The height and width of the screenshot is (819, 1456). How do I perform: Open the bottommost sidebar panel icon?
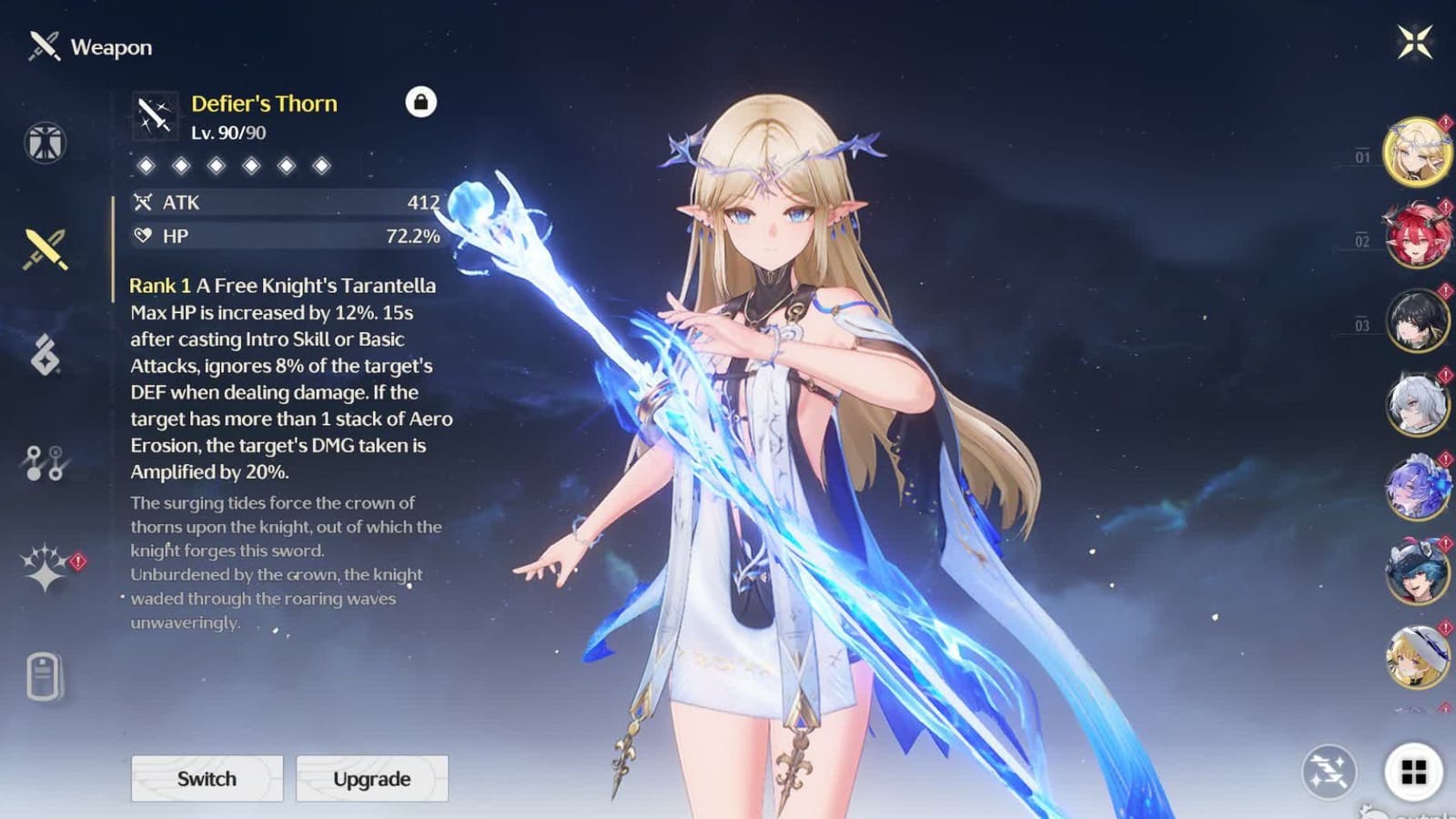[x=44, y=672]
